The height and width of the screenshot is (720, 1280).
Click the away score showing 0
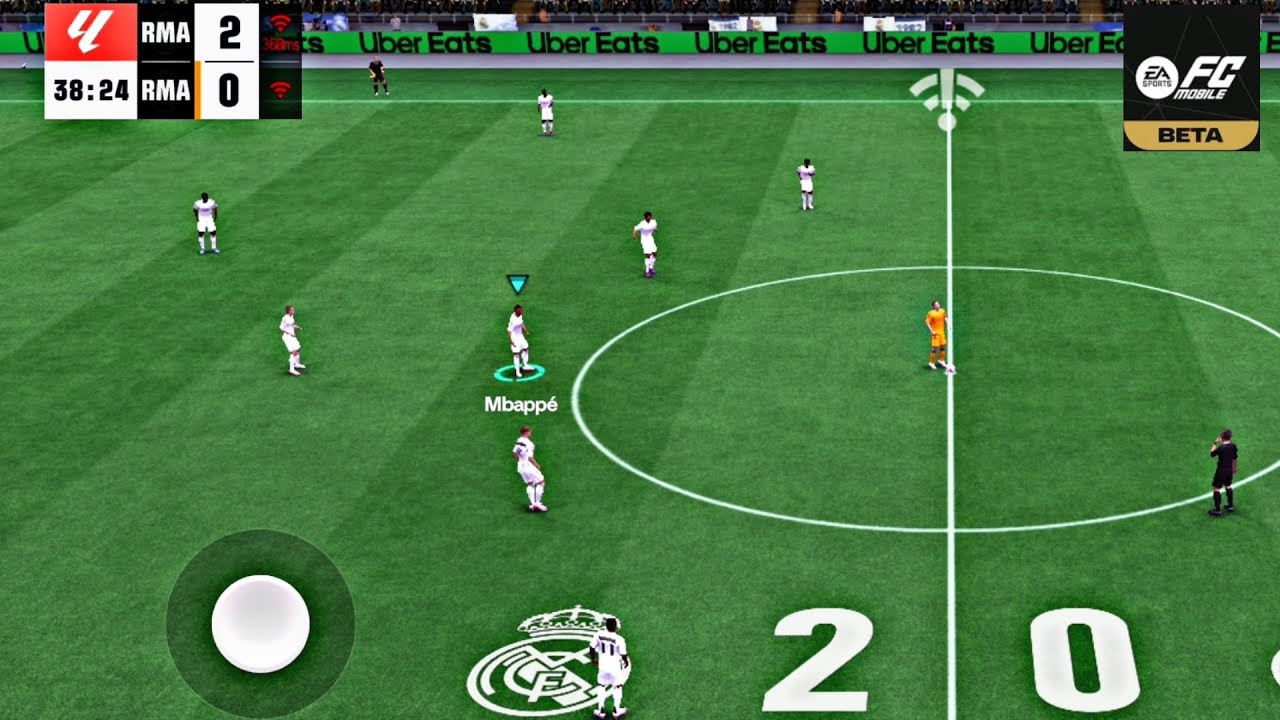(229, 93)
